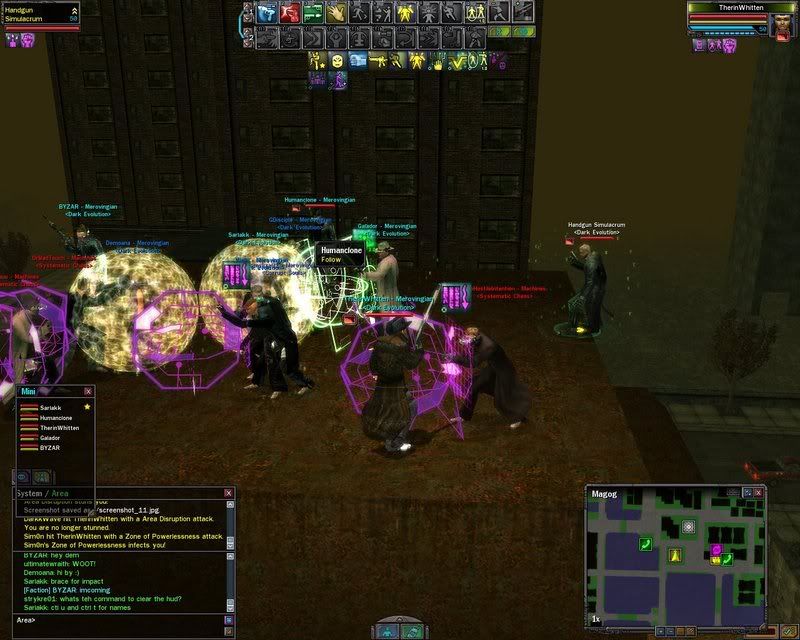800x640 pixels.
Task: Trigger the yellow open-hand ability
Action: tap(336, 13)
